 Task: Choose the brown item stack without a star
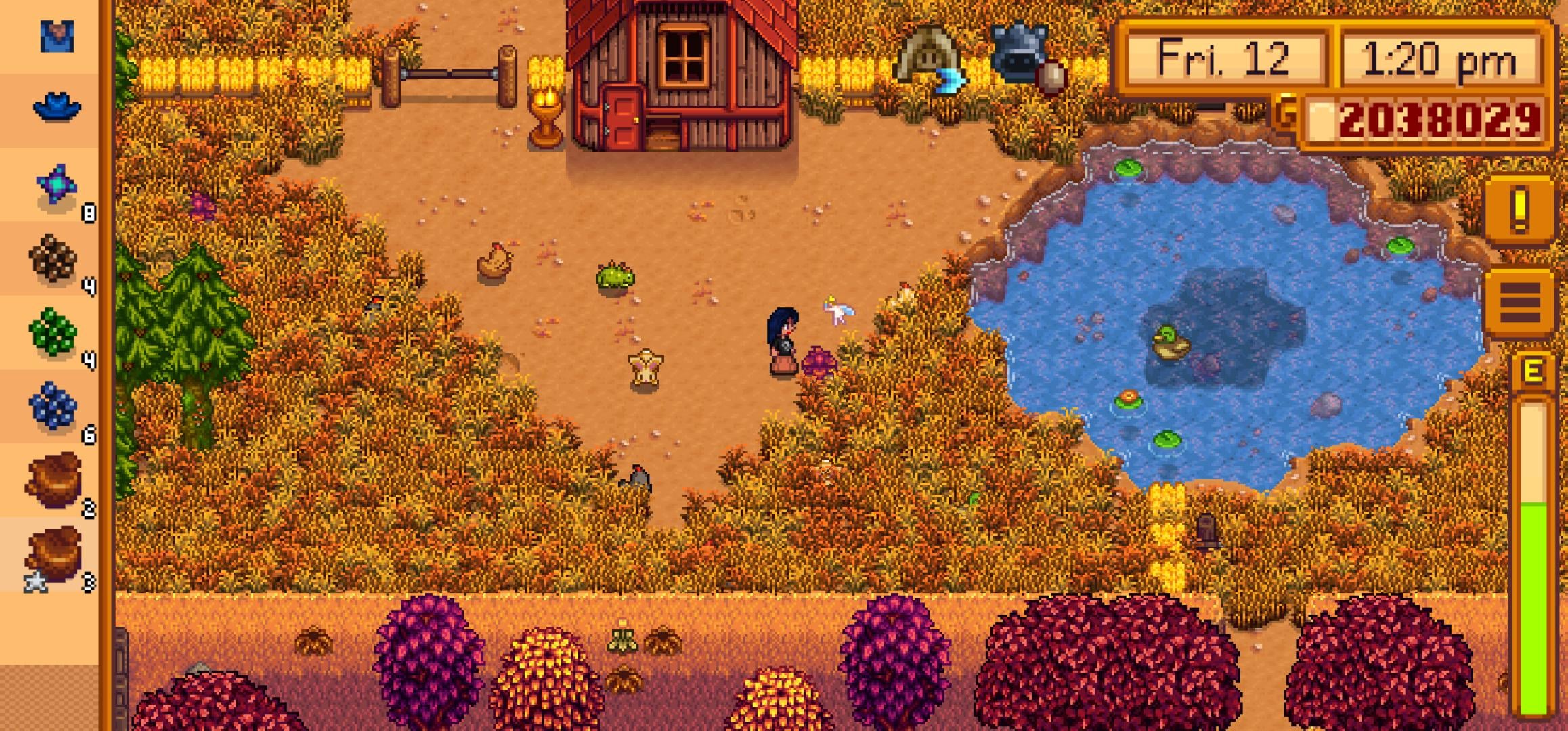pos(54,481)
